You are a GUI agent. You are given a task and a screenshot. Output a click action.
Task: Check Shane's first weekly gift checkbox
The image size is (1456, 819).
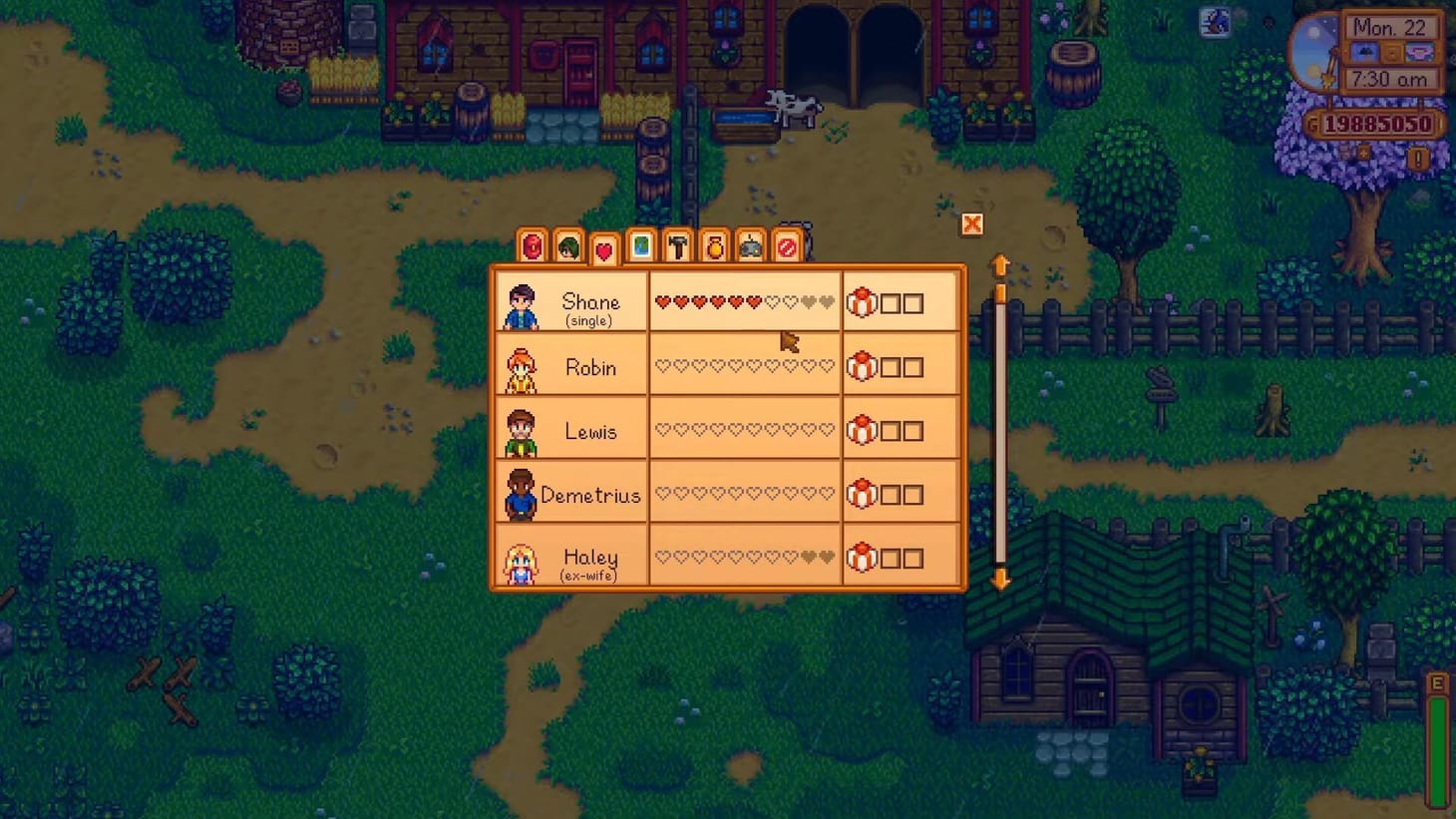[891, 302]
